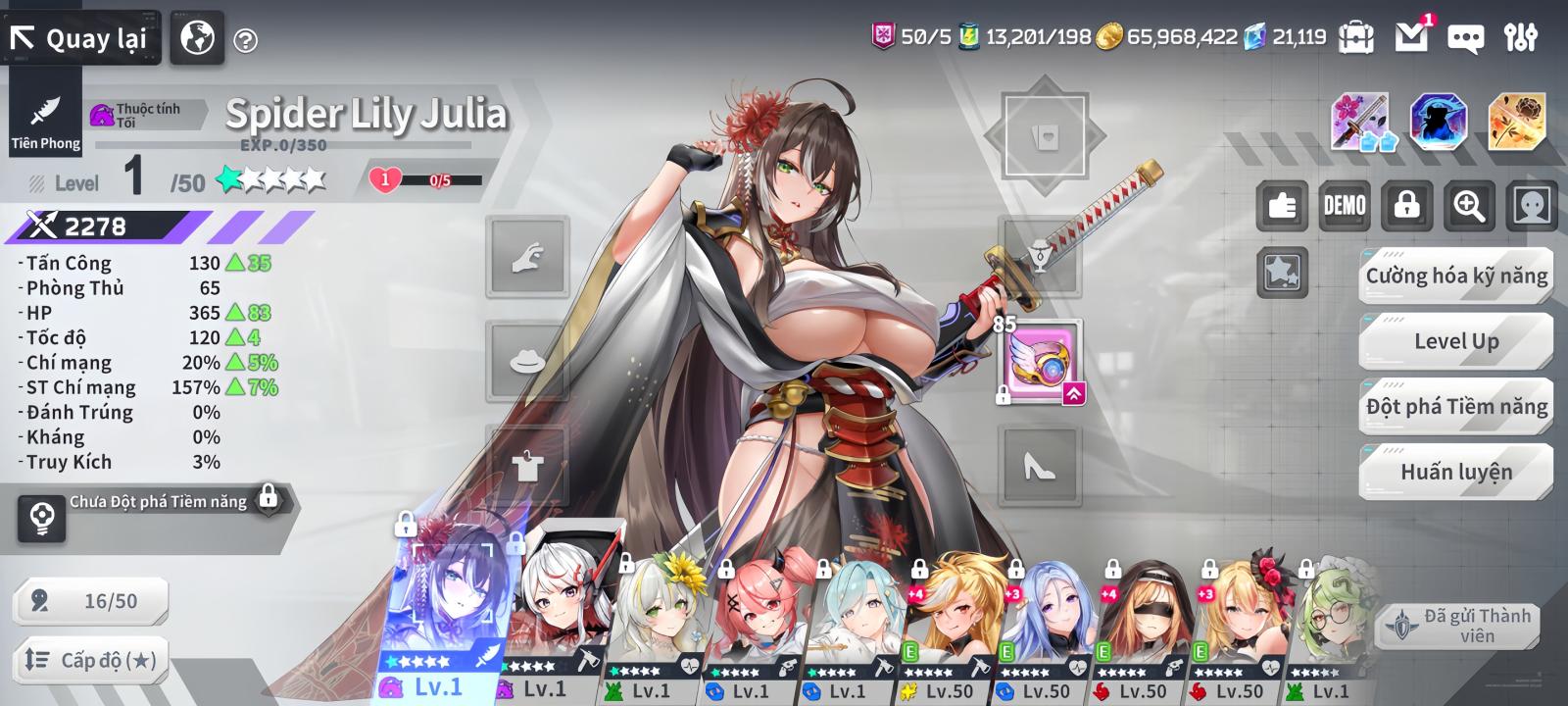Open the globe icon menu
The width and height of the screenshot is (1568, 706).
point(197,38)
